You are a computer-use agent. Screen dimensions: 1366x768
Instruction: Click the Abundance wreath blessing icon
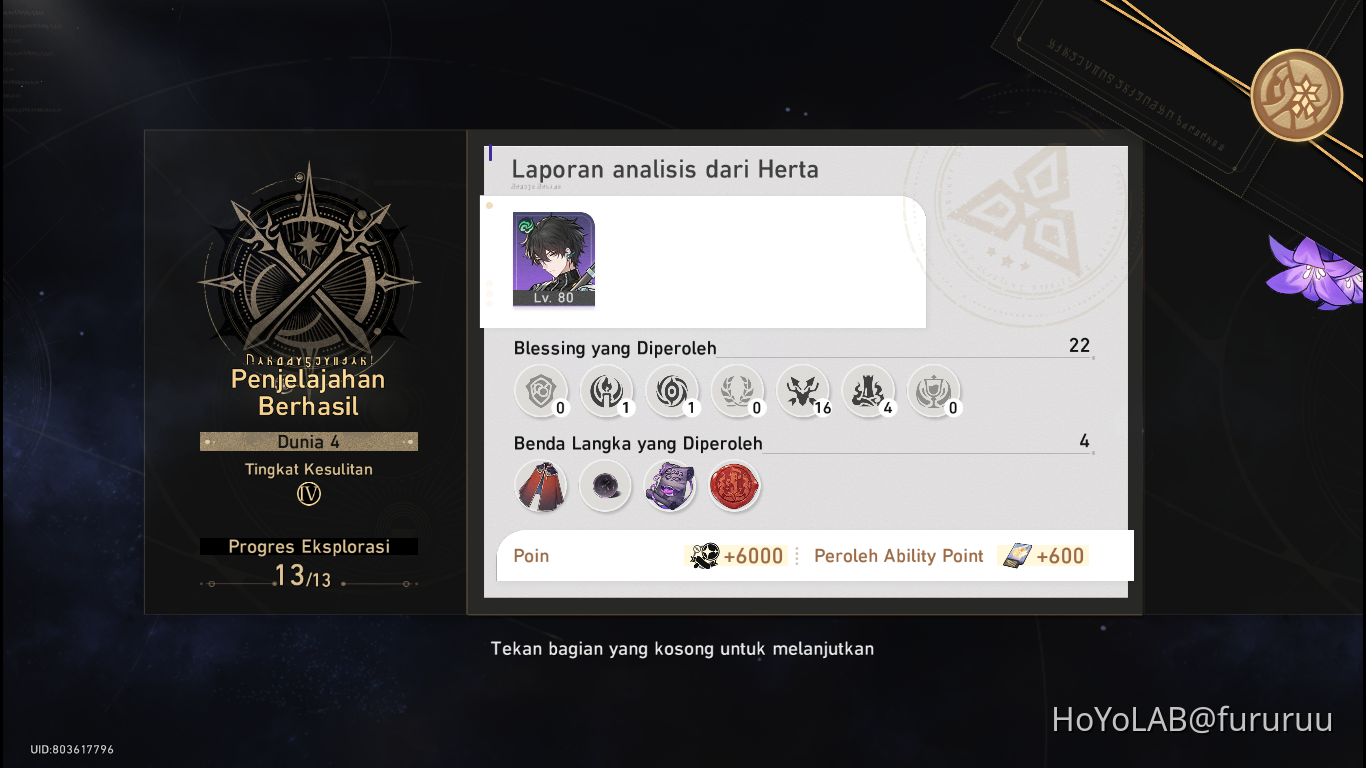tap(737, 390)
